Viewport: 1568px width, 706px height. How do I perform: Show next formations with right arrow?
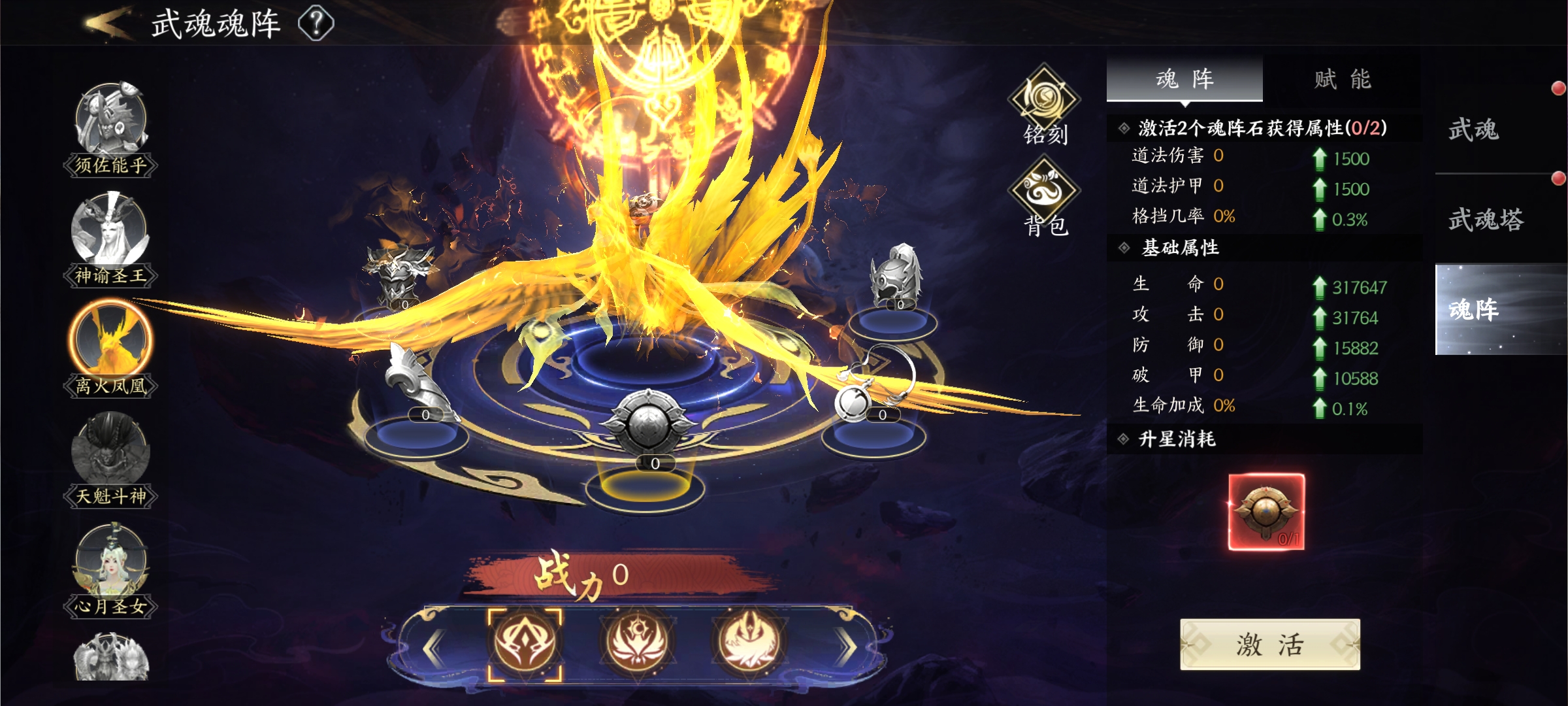coord(847,647)
